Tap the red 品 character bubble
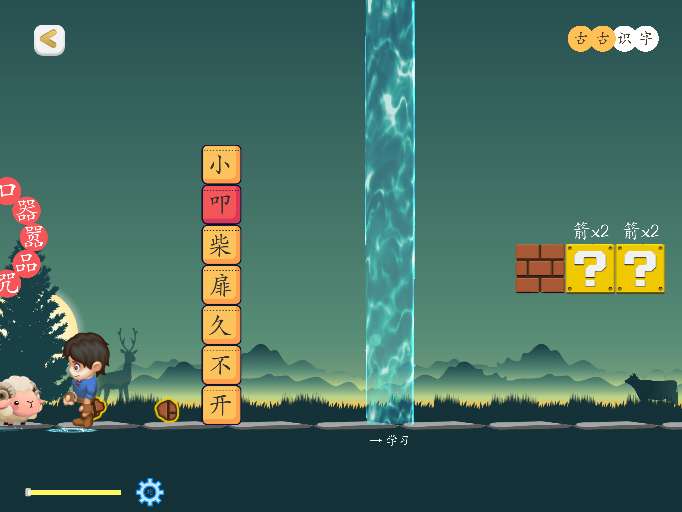 (26, 263)
